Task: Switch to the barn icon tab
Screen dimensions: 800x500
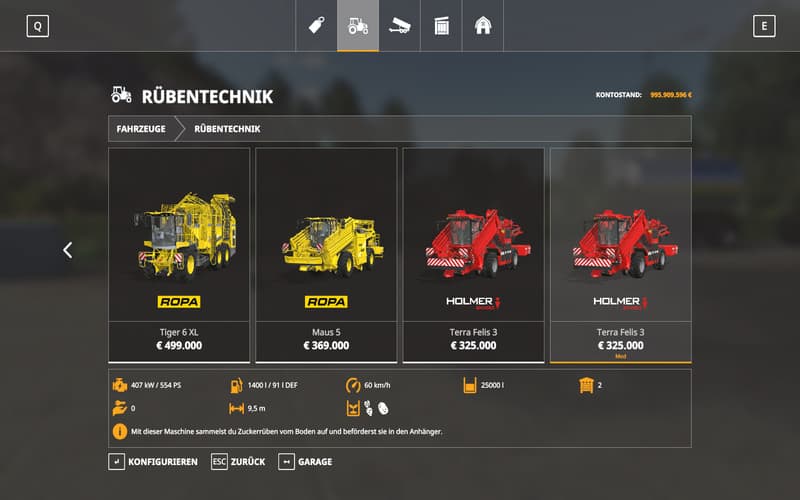Action: click(x=483, y=26)
